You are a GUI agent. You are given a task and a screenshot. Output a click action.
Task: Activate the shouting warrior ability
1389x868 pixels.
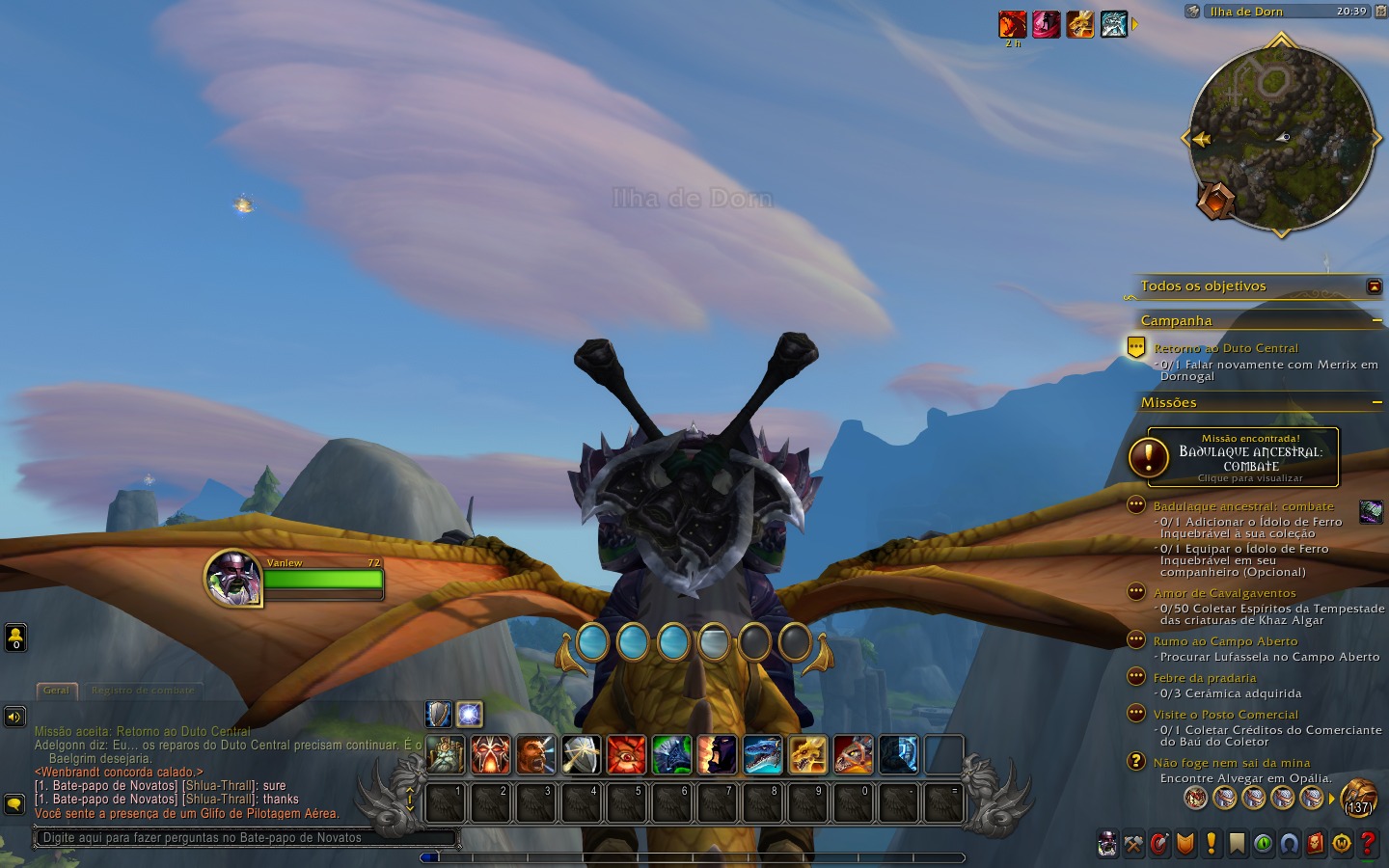pyautogui.click(x=535, y=755)
